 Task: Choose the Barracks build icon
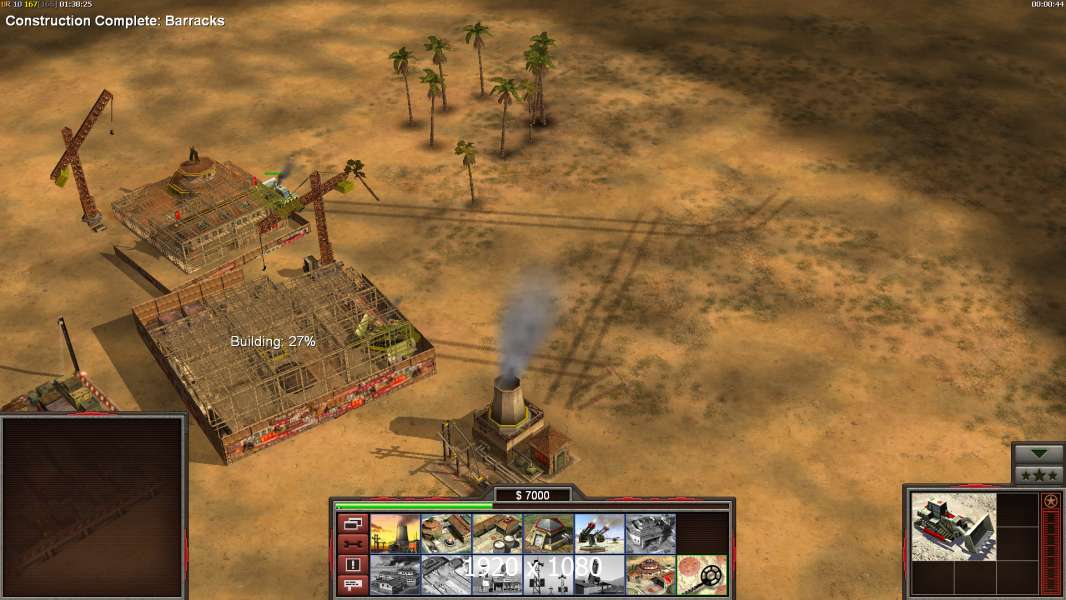tap(446, 533)
